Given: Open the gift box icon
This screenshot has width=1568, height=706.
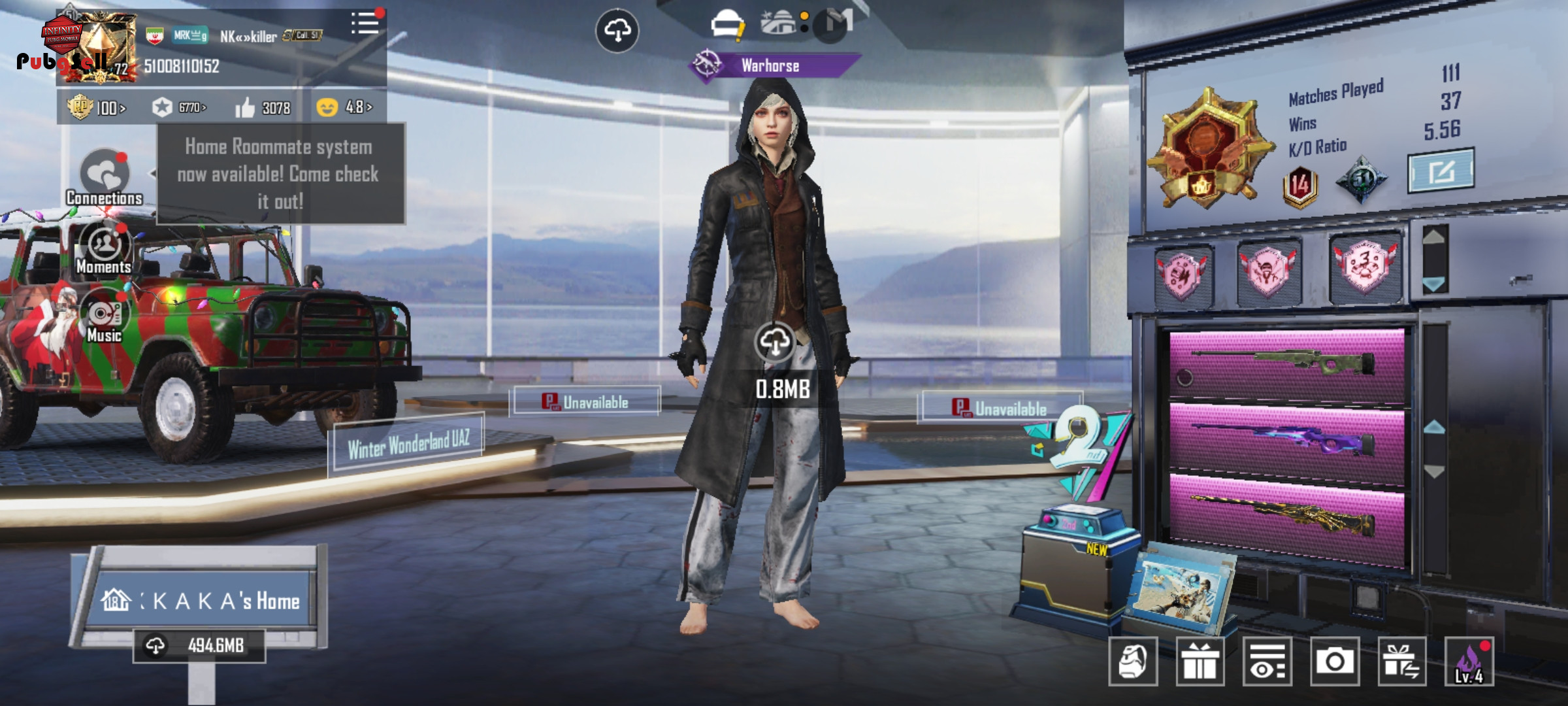Looking at the screenshot, I should [x=1200, y=662].
